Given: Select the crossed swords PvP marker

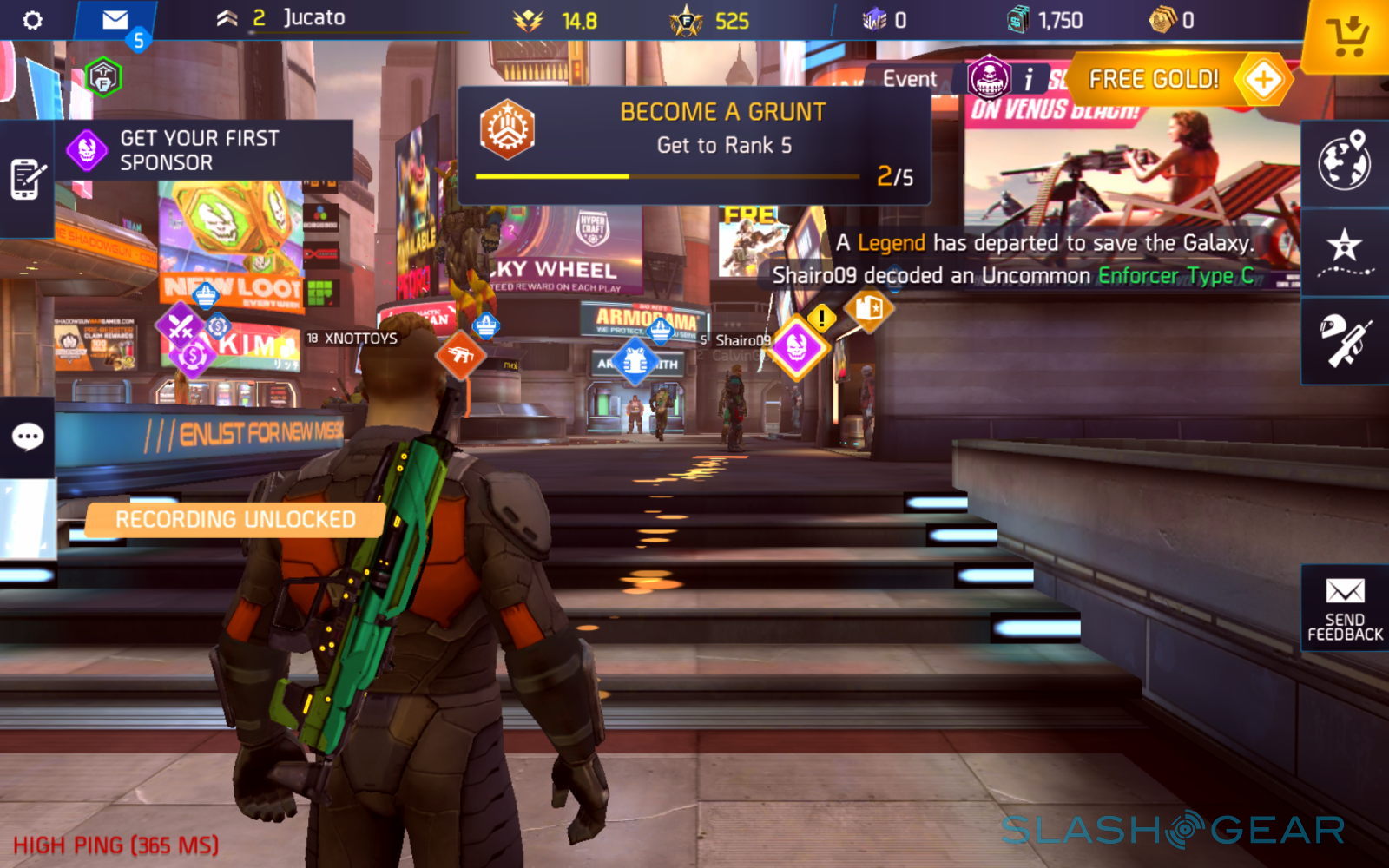Looking at the screenshot, I should tap(180, 326).
